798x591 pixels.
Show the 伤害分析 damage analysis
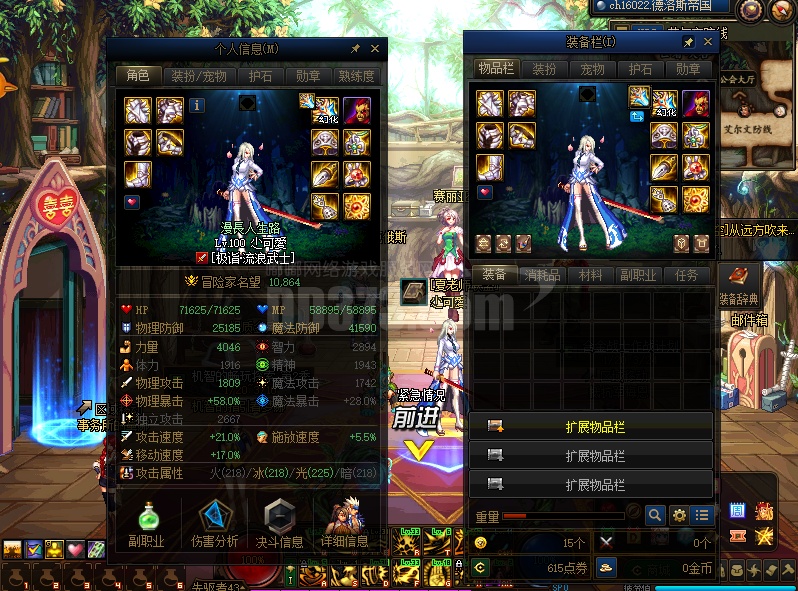pos(214,524)
